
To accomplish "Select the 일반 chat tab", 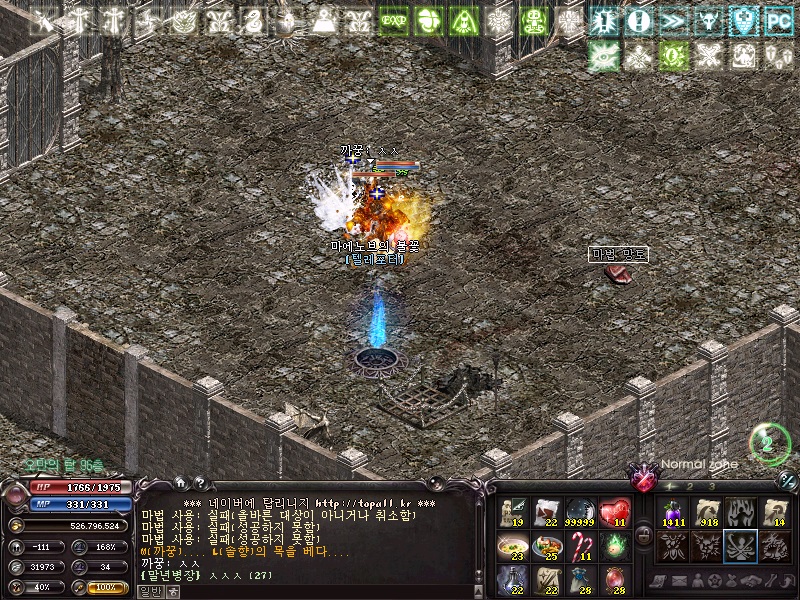I will (149, 592).
